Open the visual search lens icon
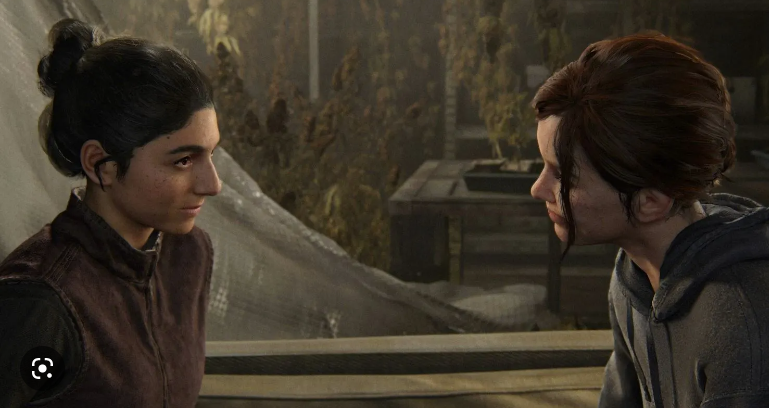Viewport: 769px width, 408px height. [42, 368]
